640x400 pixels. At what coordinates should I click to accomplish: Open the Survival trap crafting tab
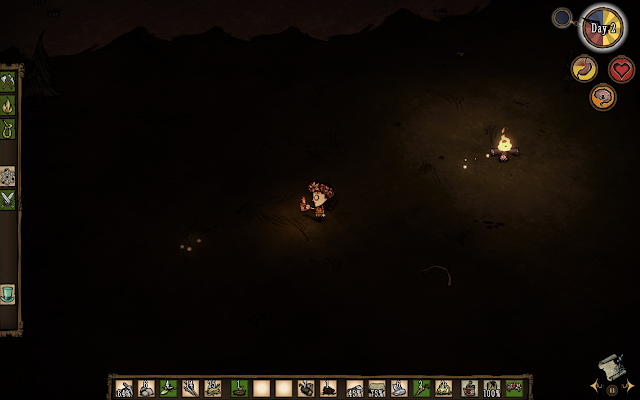(8, 129)
